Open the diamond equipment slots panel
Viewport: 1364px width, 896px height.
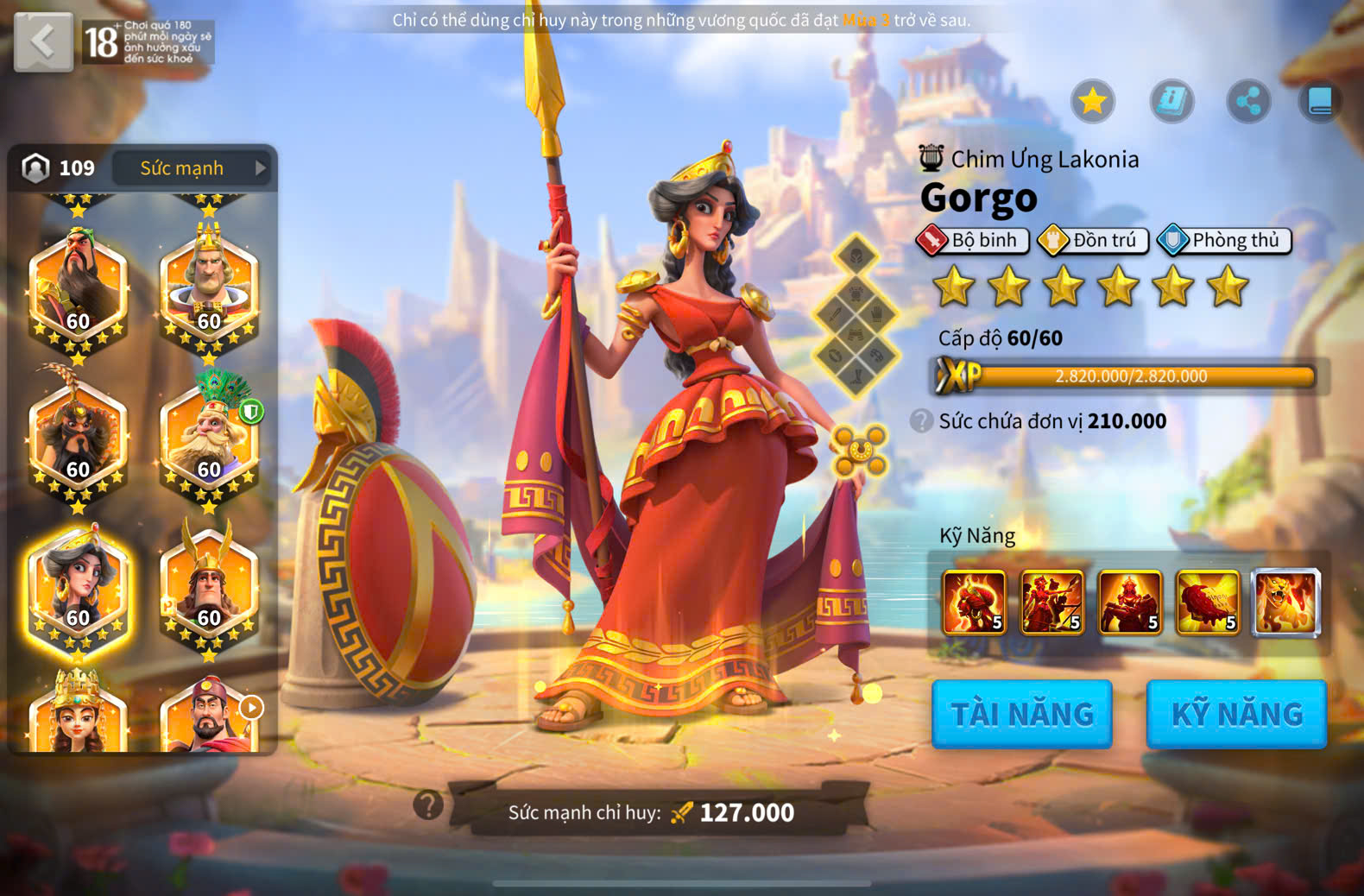tap(856, 316)
